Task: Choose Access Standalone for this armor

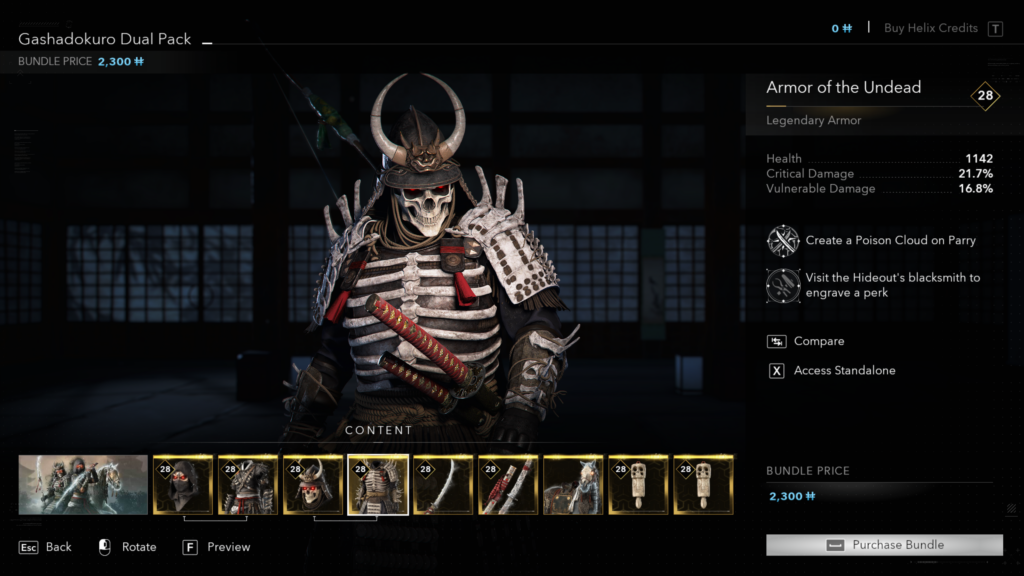Action: 844,370
